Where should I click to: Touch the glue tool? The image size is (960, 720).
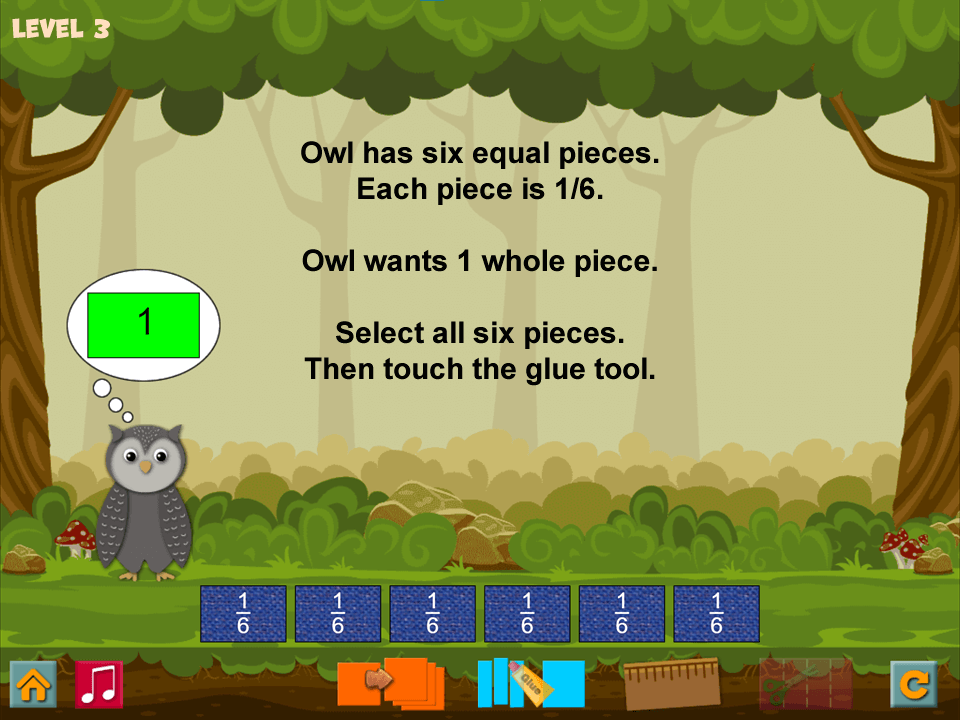click(x=530, y=682)
